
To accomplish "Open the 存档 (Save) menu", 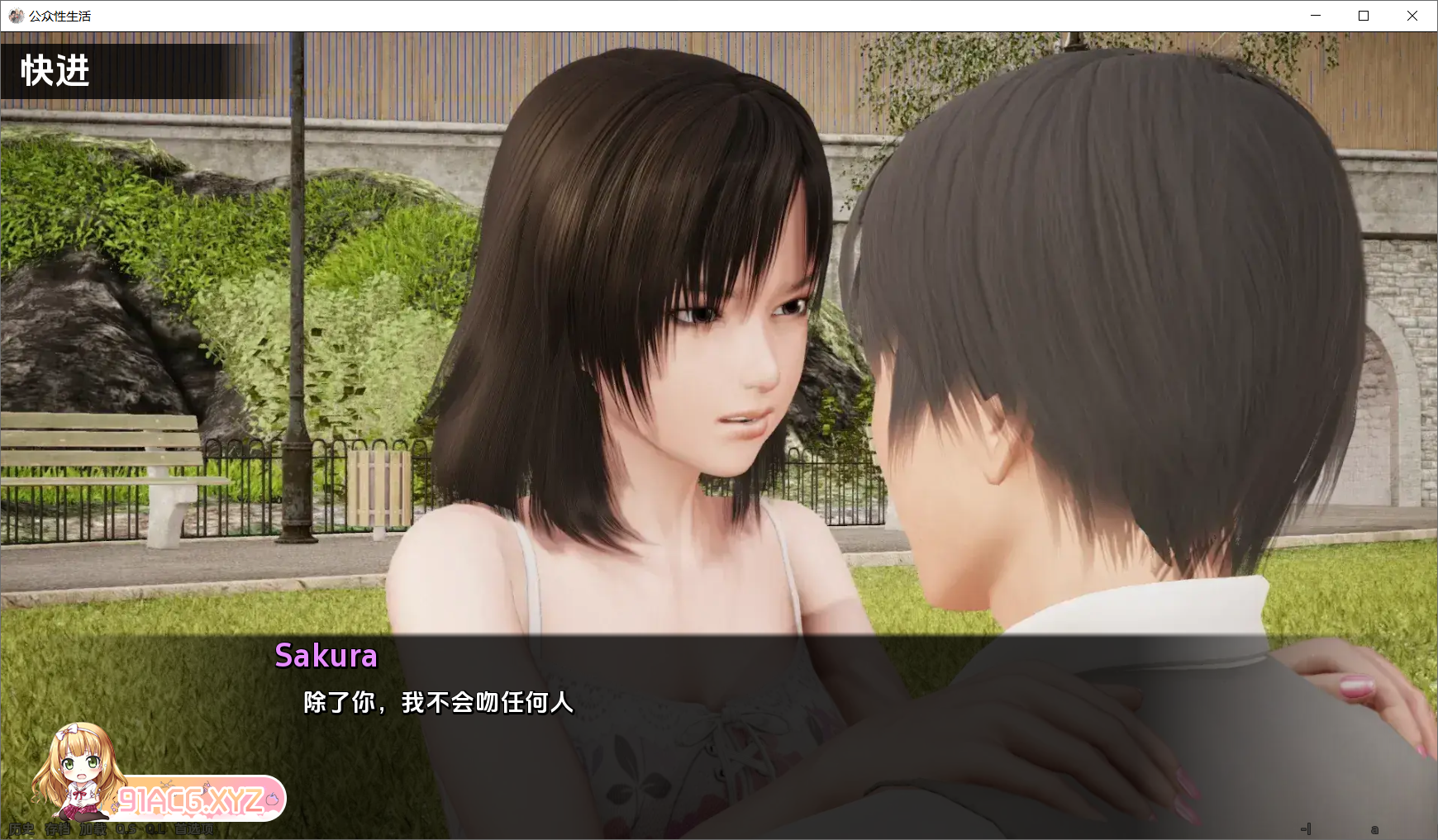I will pyautogui.click(x=58, y=828).
